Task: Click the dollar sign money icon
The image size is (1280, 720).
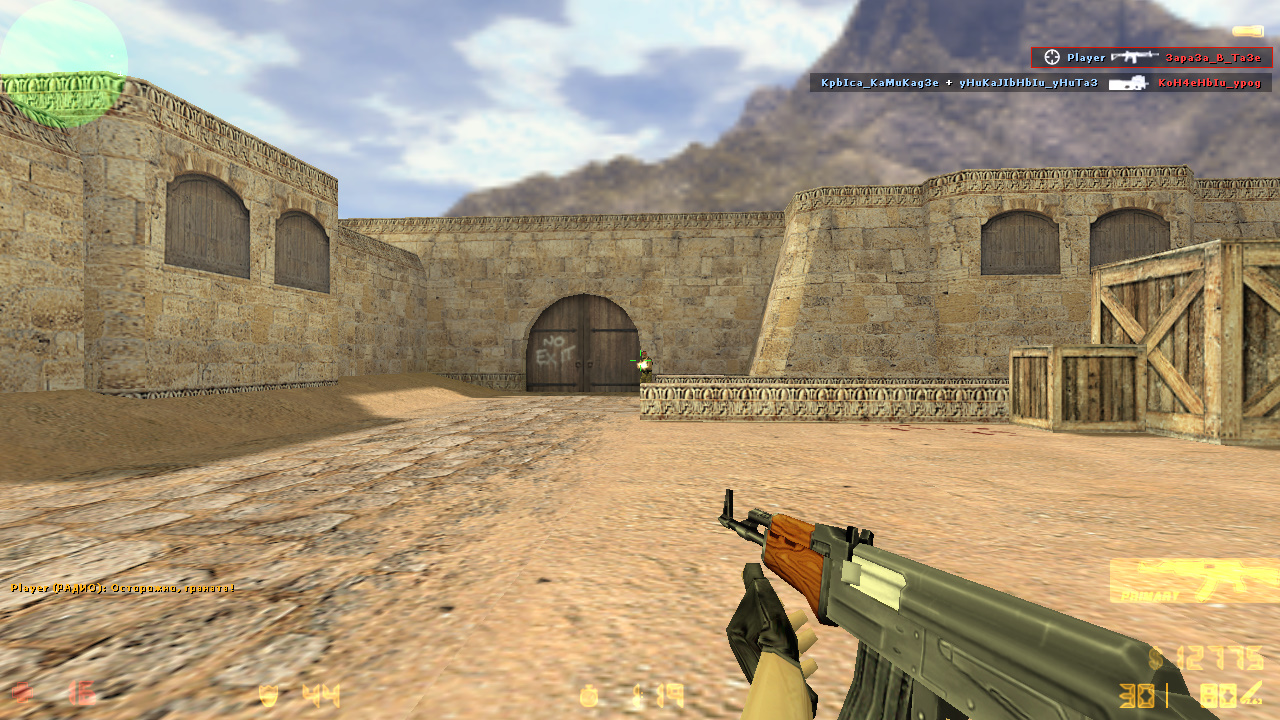Action: (1156, 657)
